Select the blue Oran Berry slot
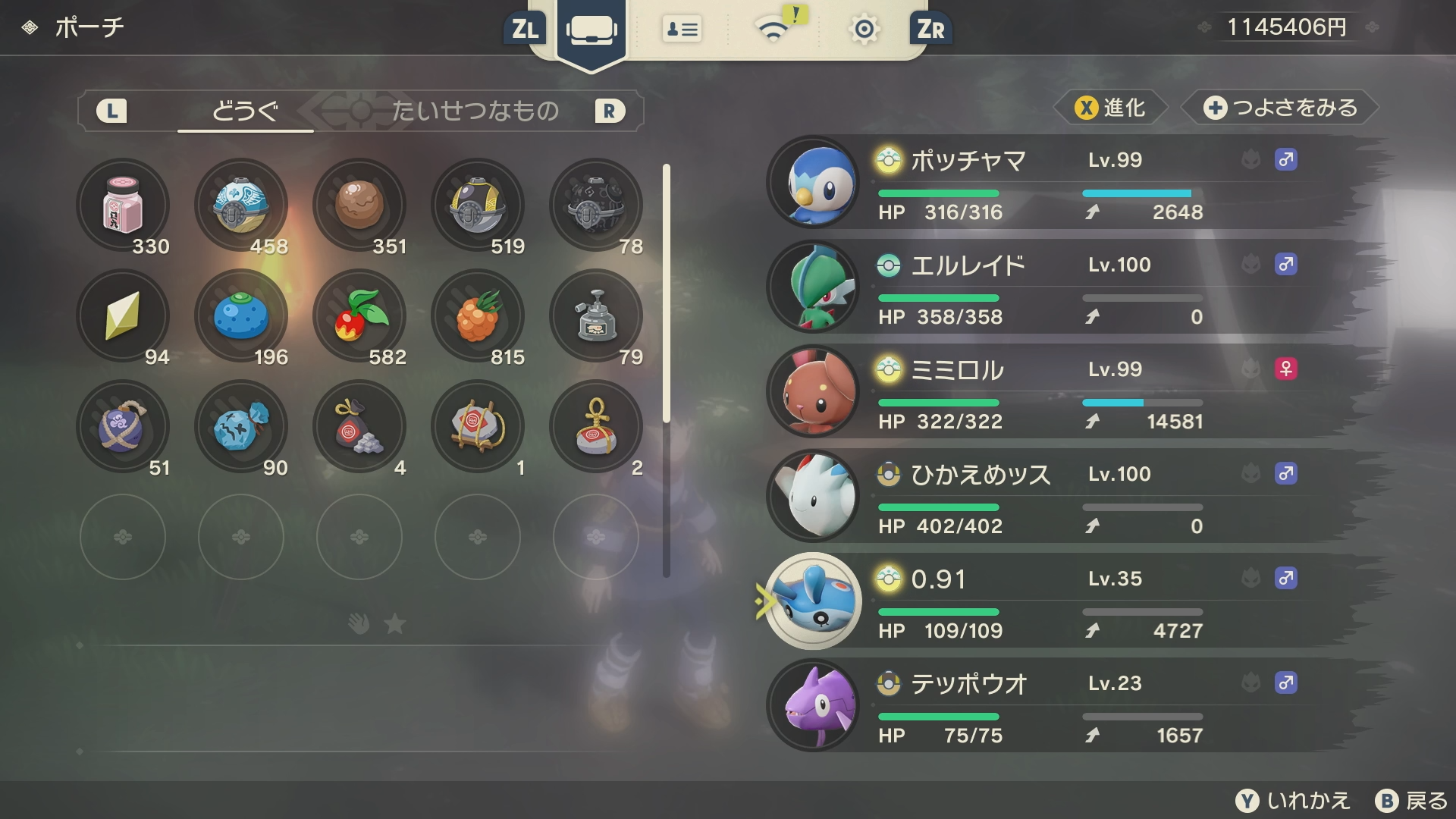 [x=241, y=315]
